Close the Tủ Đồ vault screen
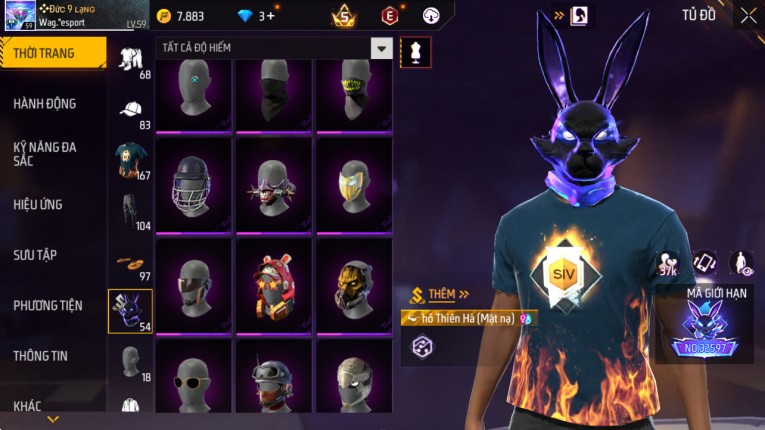 click(x=748, y=15)
